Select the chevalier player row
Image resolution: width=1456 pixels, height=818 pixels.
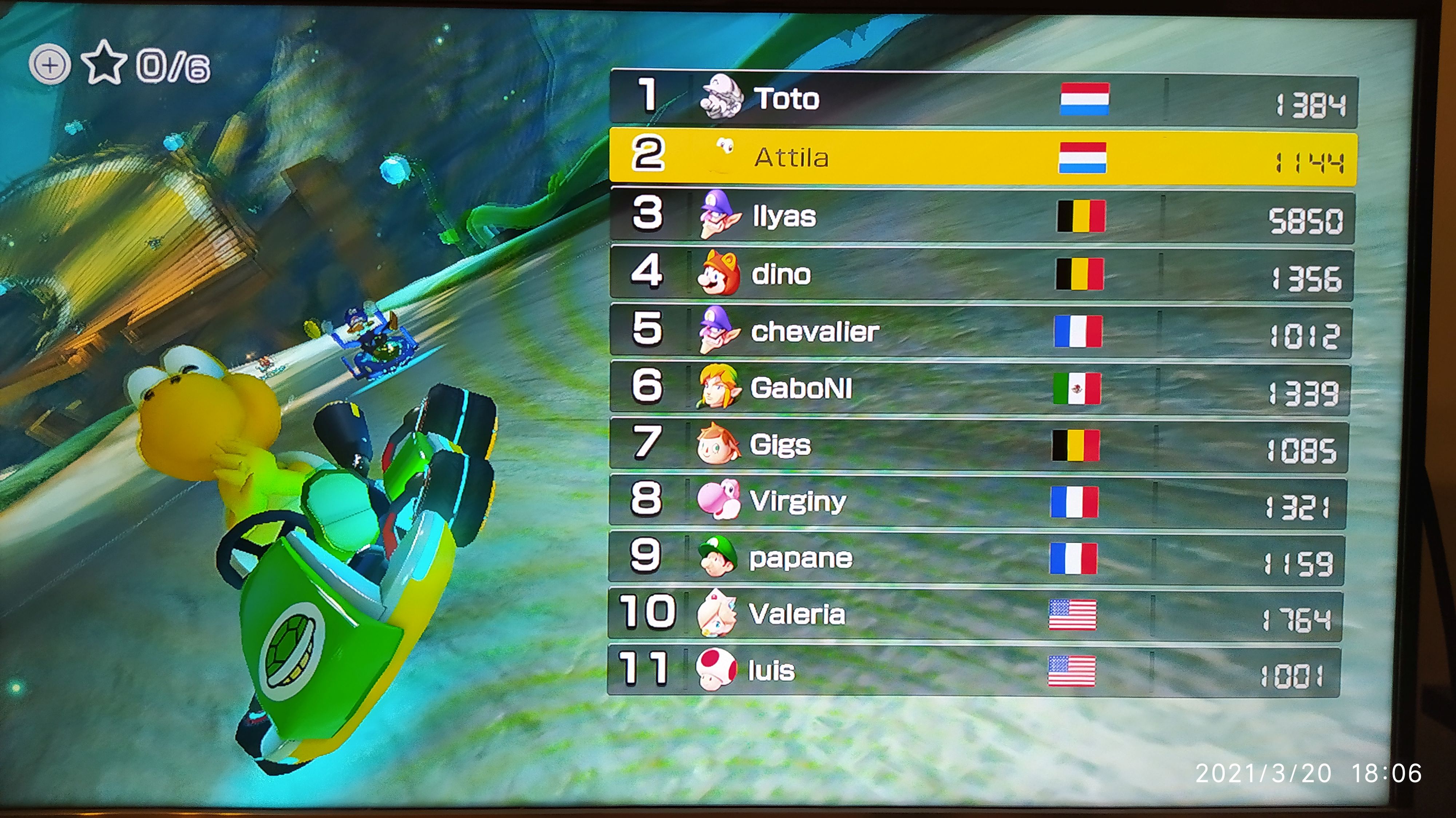coord(980,331)
